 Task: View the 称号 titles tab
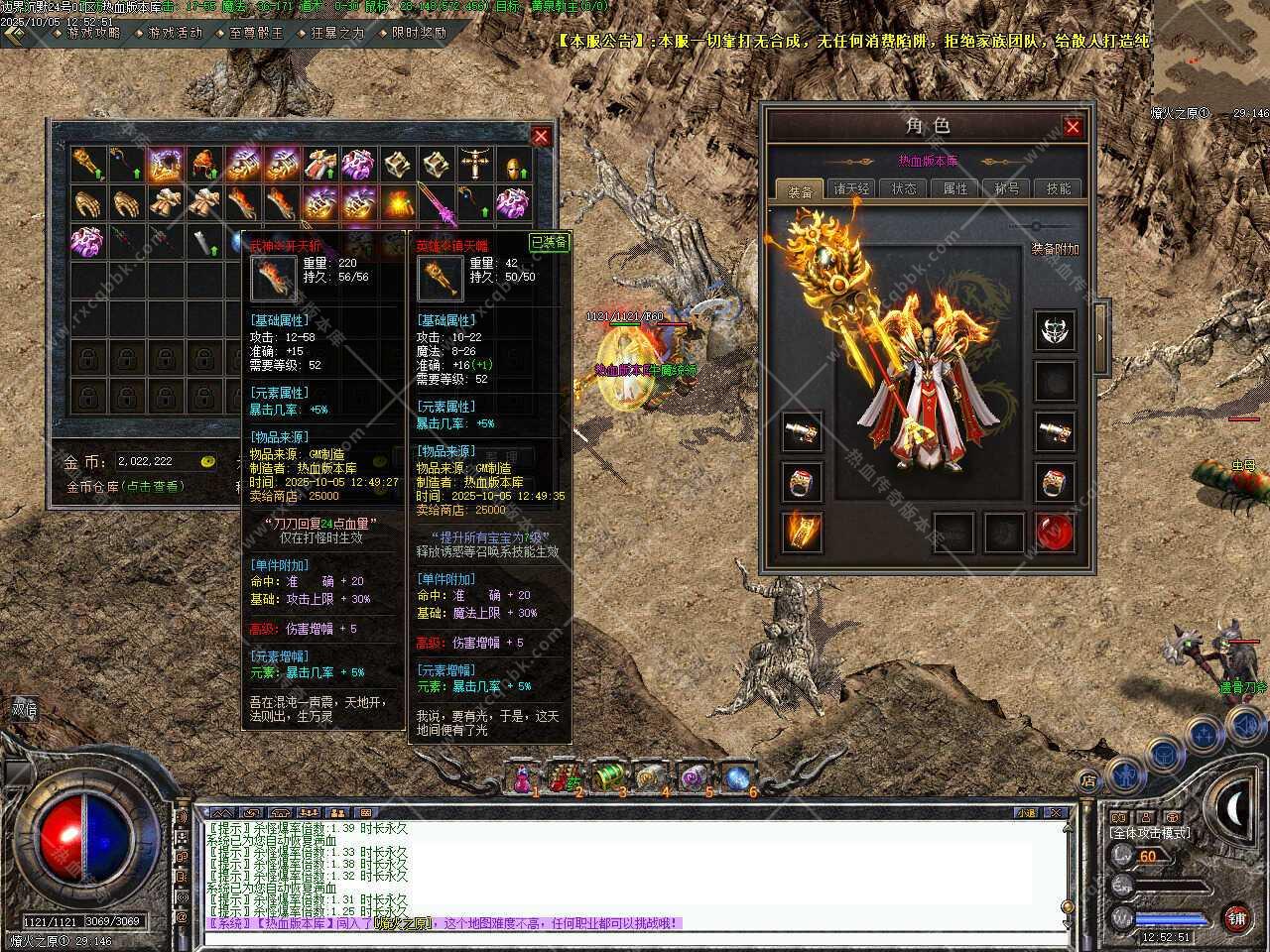1007,188
